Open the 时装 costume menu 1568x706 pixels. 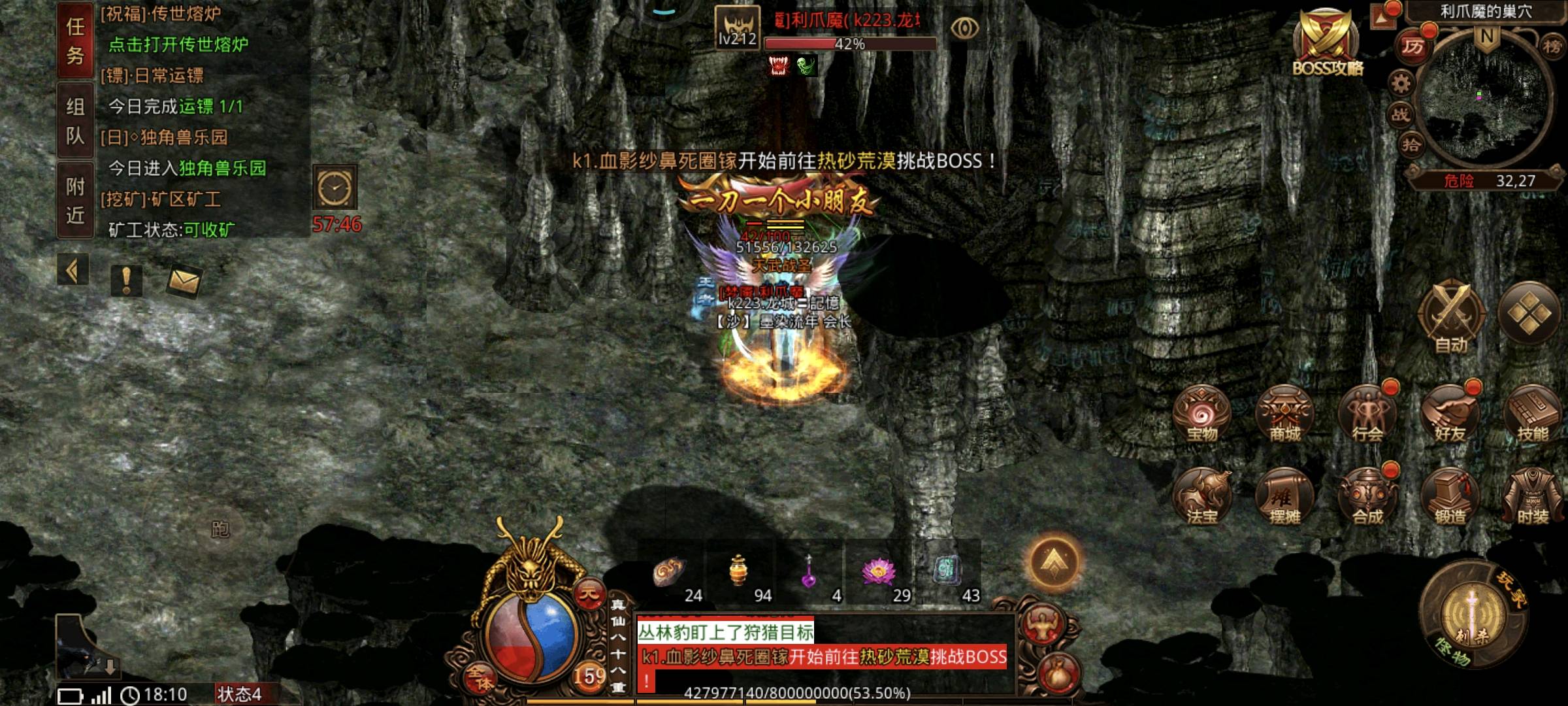[x=1532, y=498]
